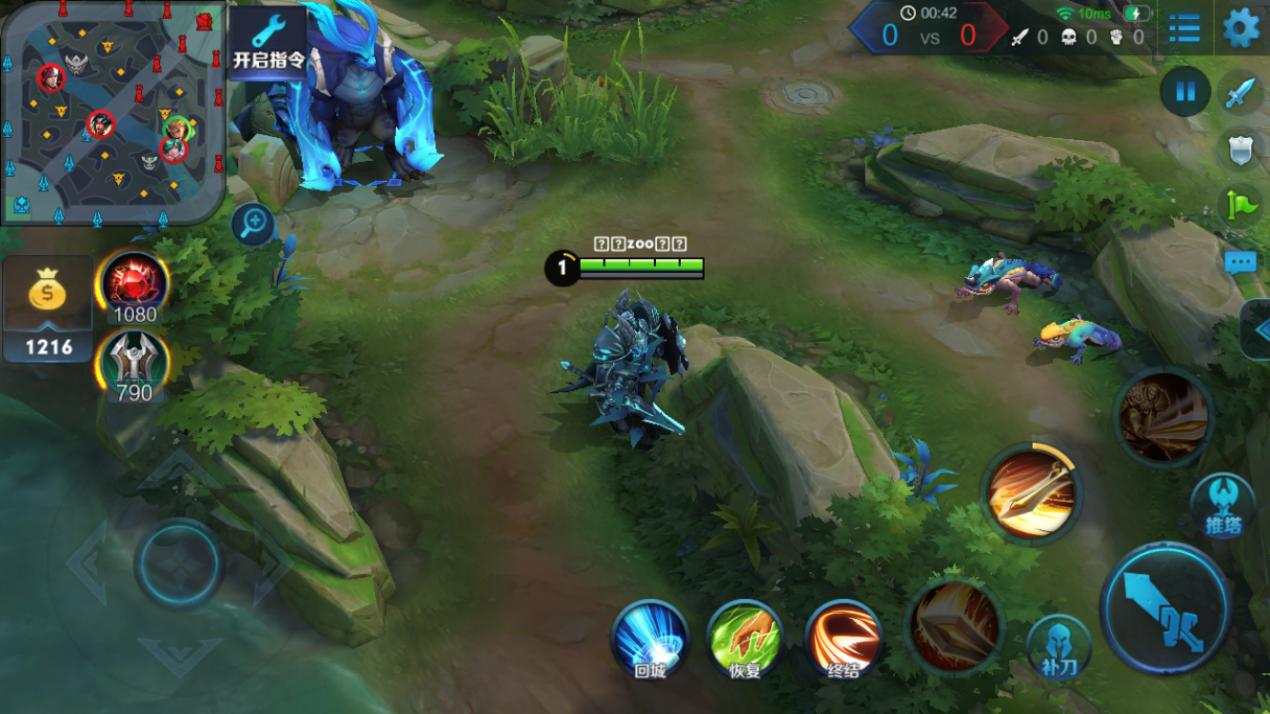1270x714 pixels.
Task: Open the blue chat bubble
Action: pyautogui.click(x=1241, y=262)
